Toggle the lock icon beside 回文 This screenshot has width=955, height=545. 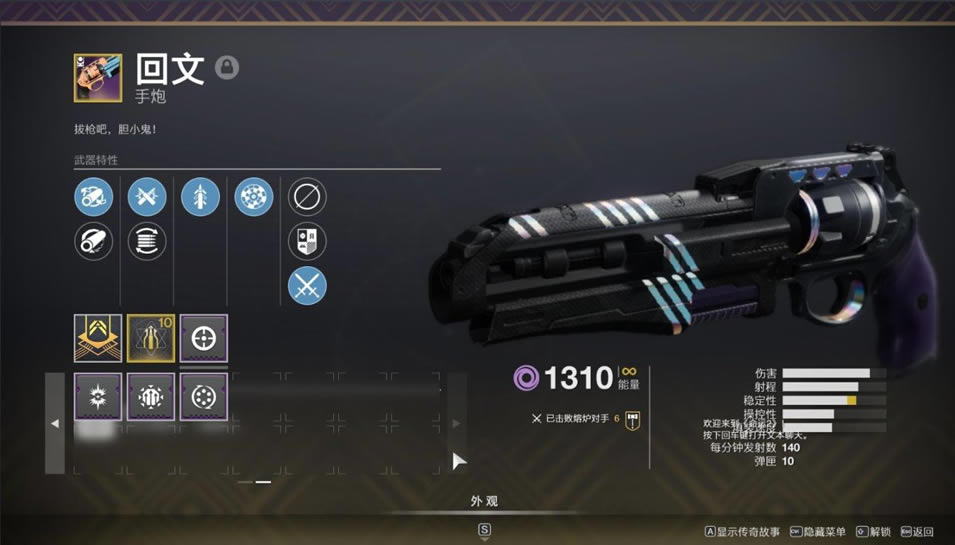(227, 68)
